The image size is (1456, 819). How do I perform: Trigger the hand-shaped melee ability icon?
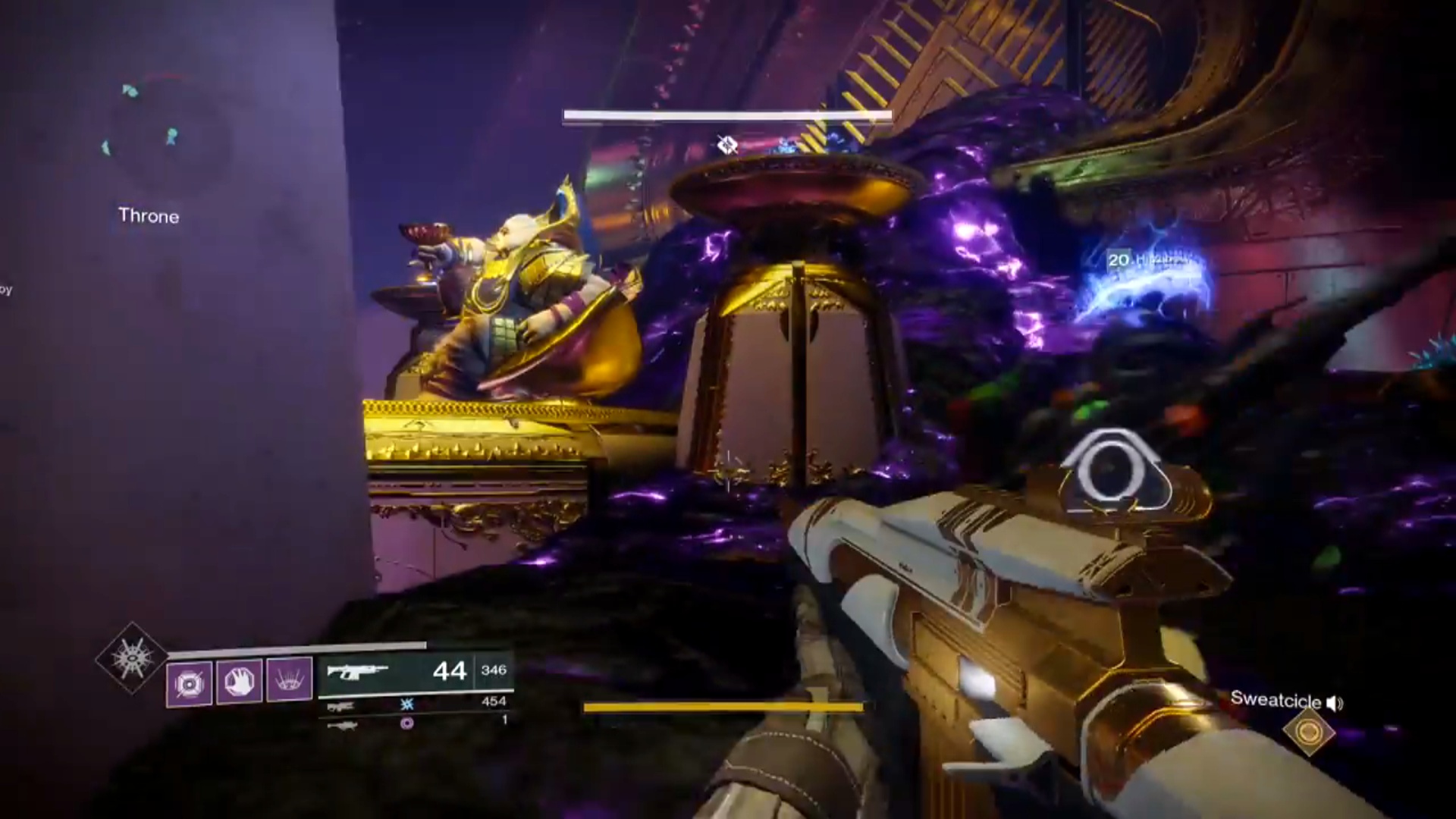240,679
